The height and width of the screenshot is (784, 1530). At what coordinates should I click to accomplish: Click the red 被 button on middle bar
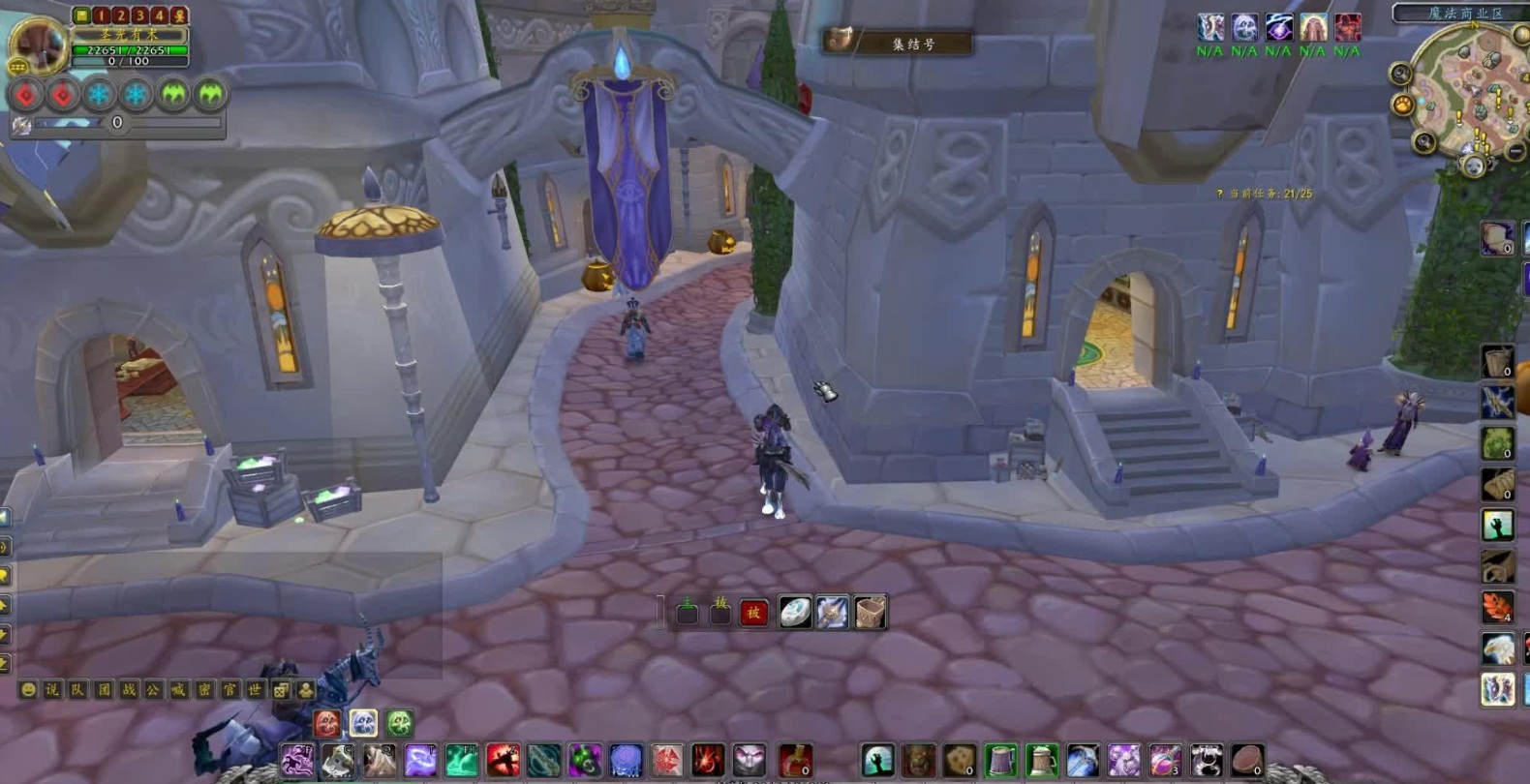(x=753, y=613)
